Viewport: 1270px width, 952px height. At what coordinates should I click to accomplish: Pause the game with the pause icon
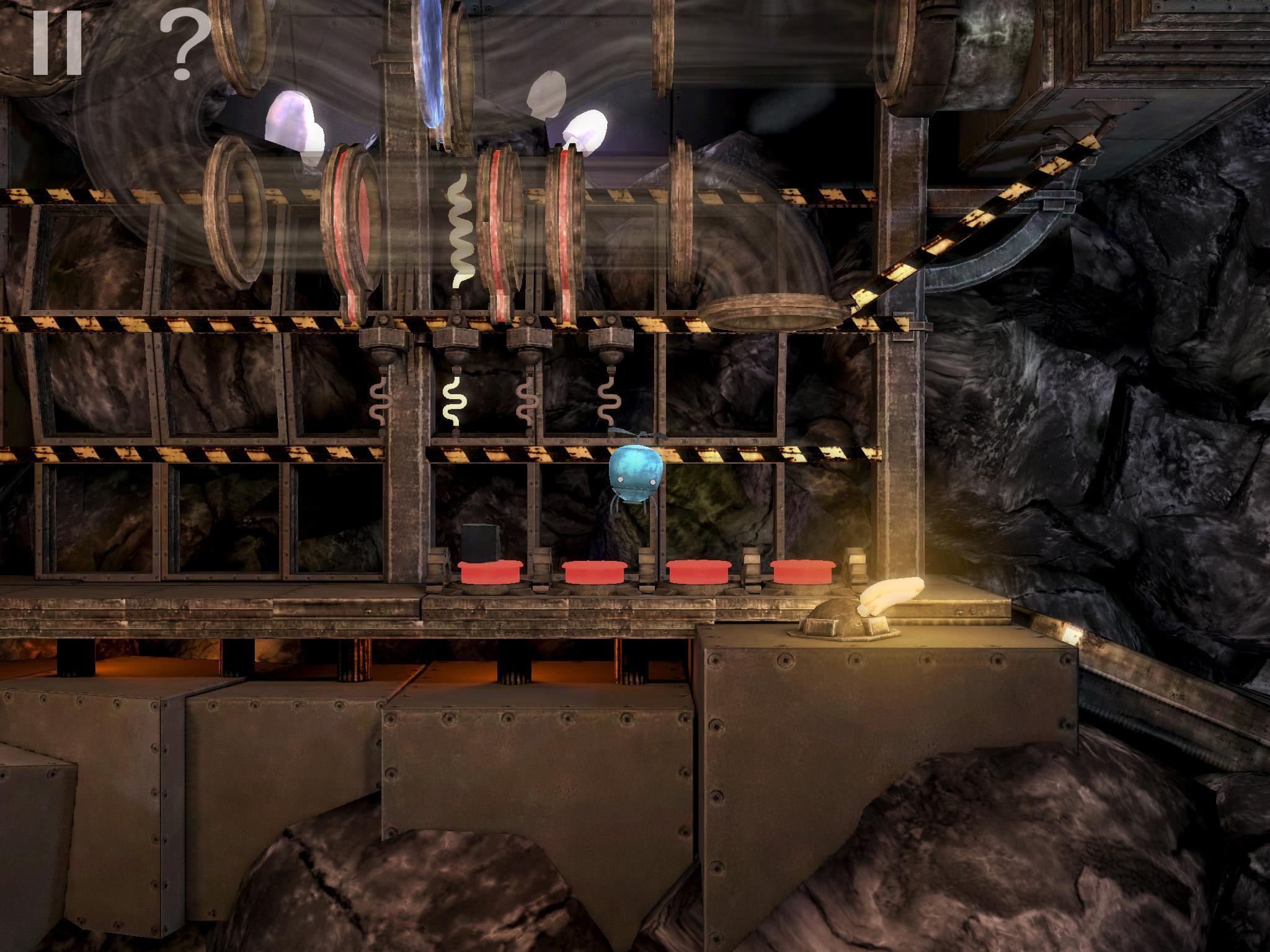(x=57, y=43)
